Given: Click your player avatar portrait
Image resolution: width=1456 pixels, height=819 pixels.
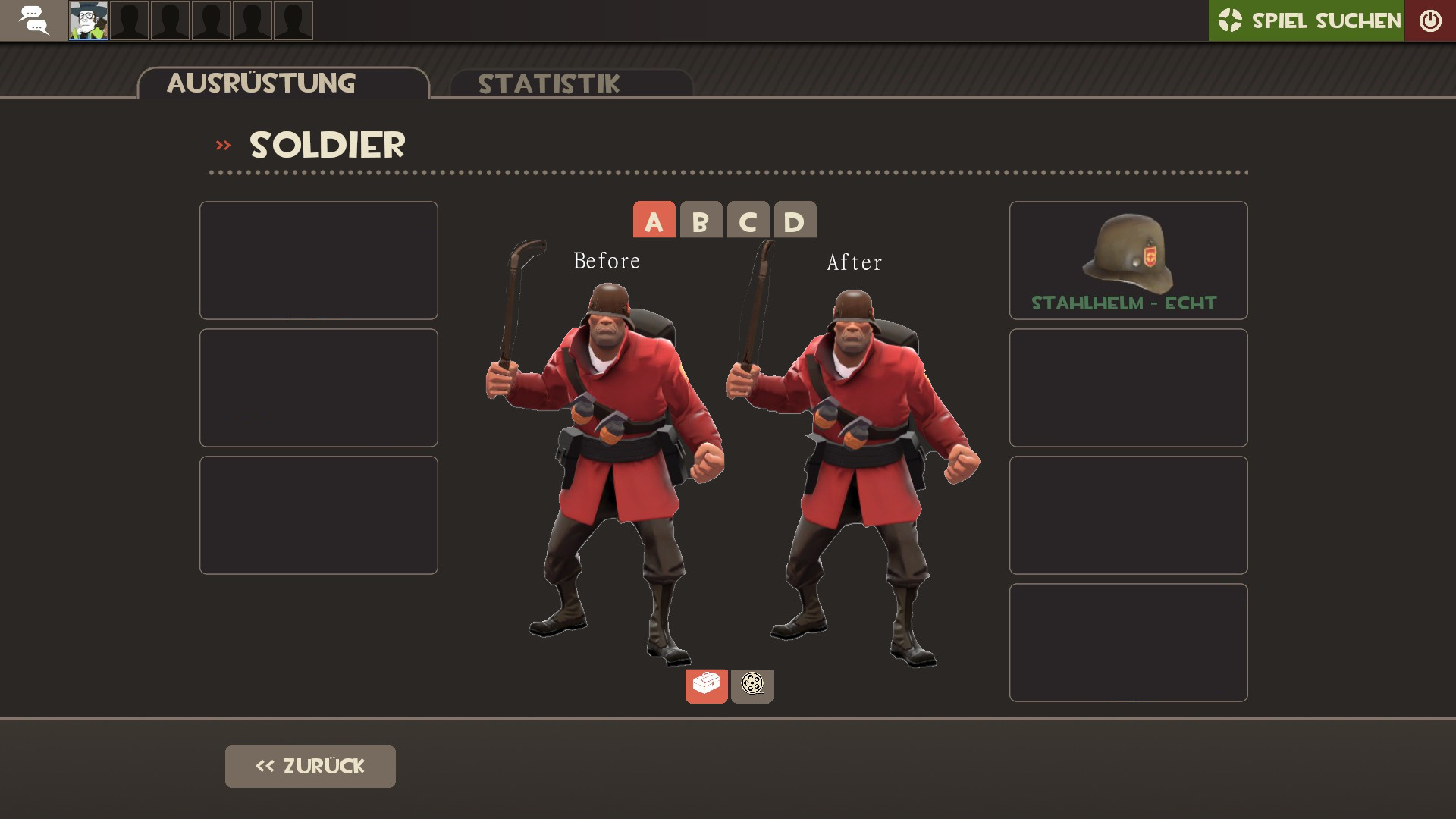Looking at the screenshot, I should pyautogui.click(x=87, y=20).
